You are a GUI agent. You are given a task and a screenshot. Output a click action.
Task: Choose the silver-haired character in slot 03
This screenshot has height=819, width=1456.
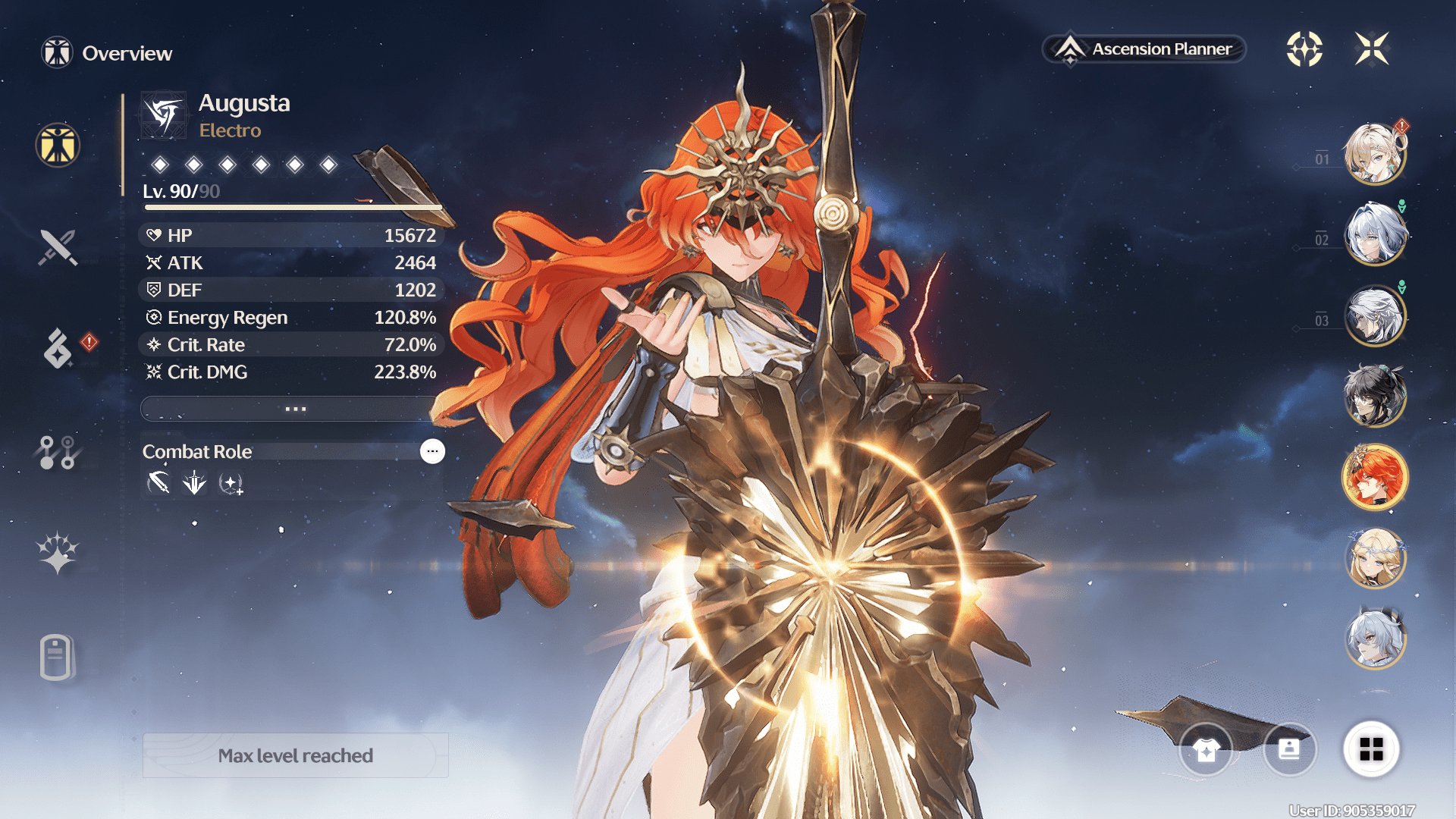click(x=1374, y=315)
